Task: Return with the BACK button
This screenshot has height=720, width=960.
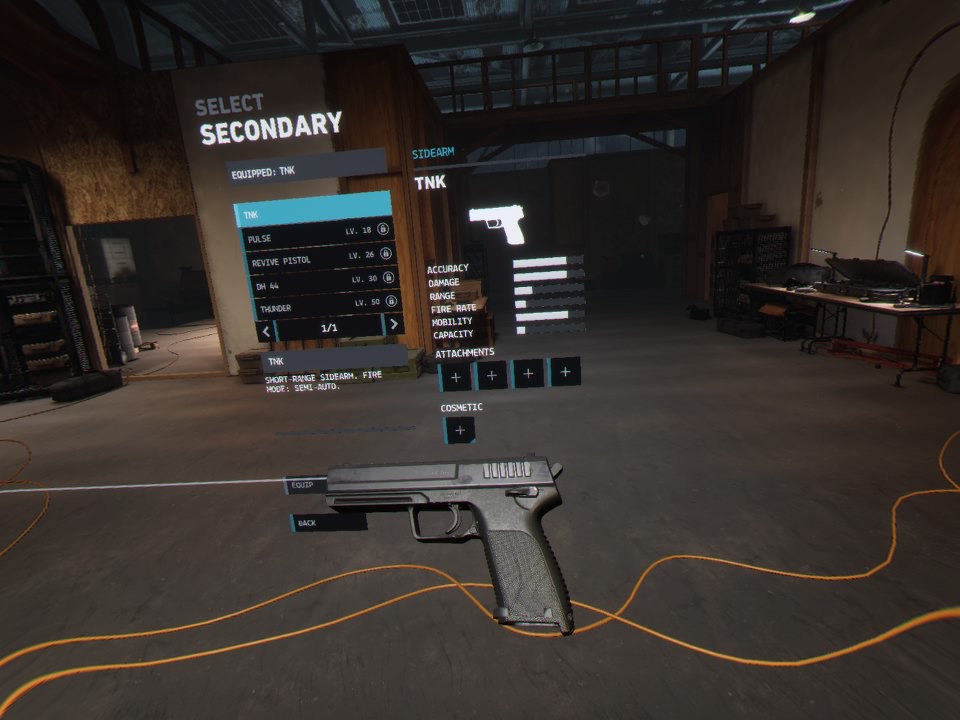Action: point(328,522)
